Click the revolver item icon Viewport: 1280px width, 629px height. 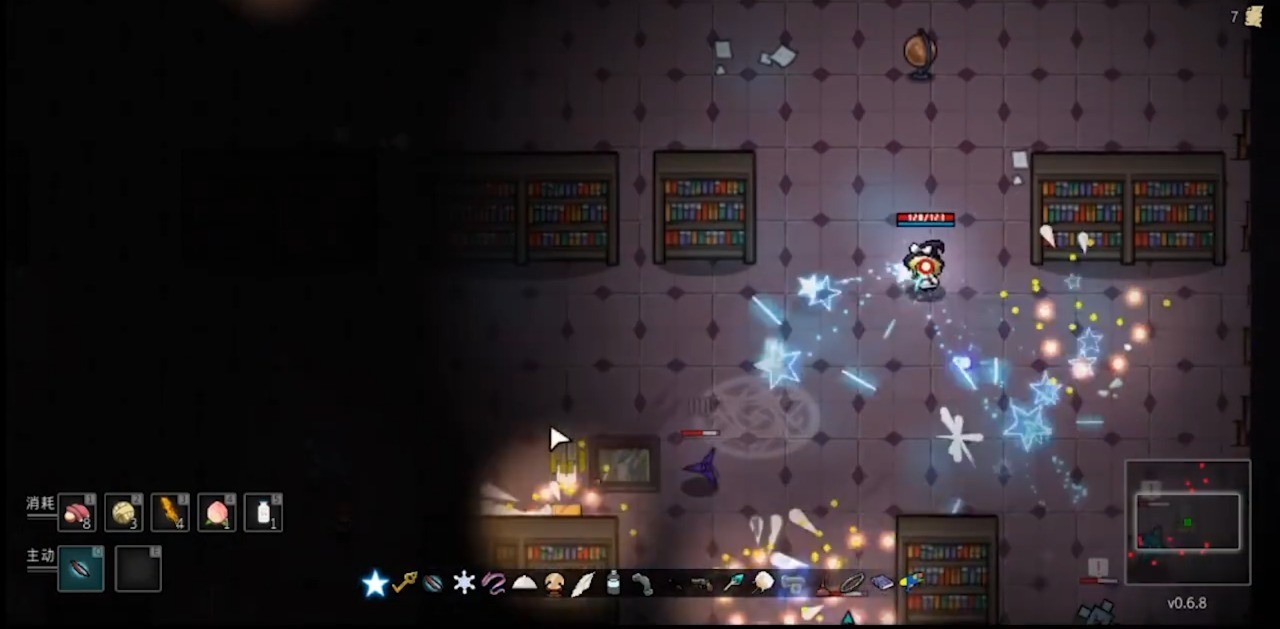coord(702,583)
